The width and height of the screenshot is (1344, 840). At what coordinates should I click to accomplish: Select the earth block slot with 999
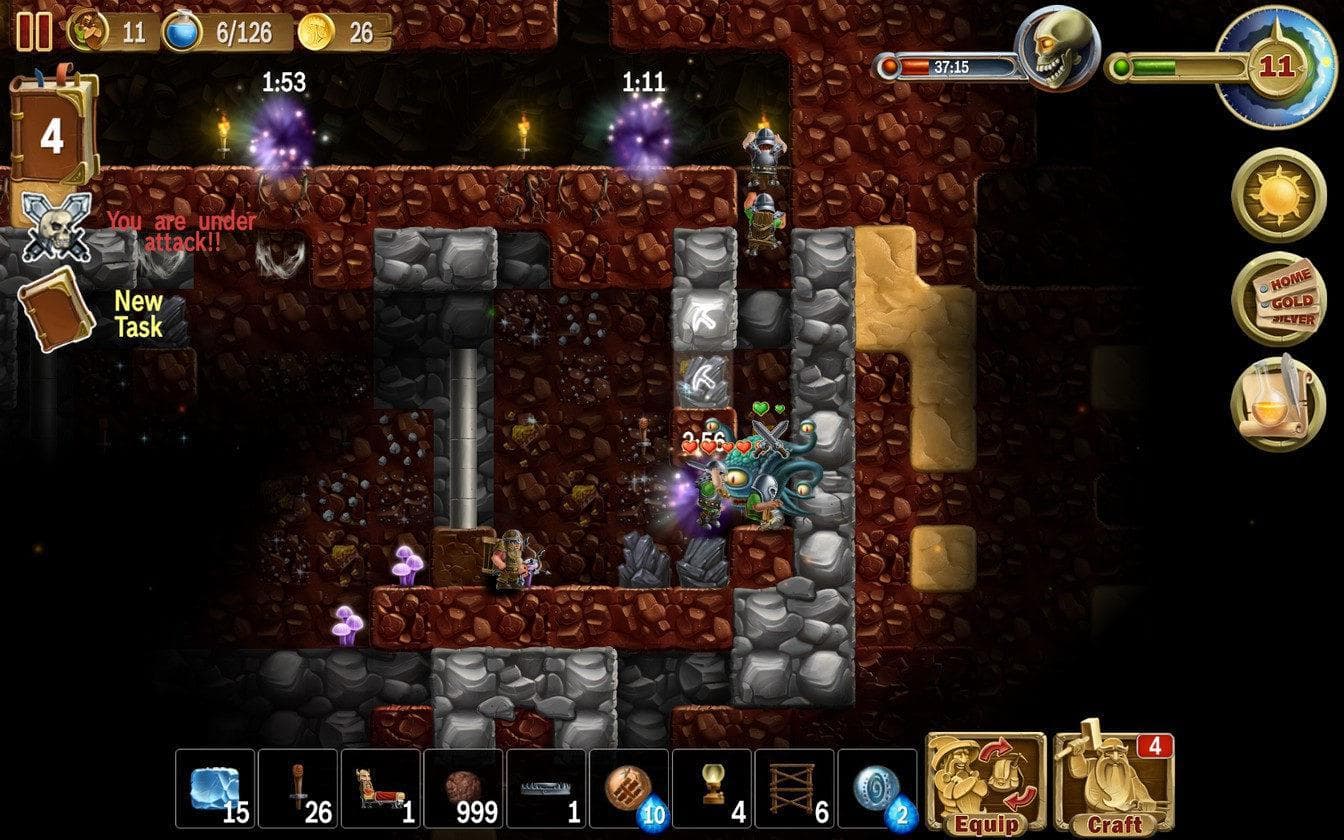pos(464,788)
